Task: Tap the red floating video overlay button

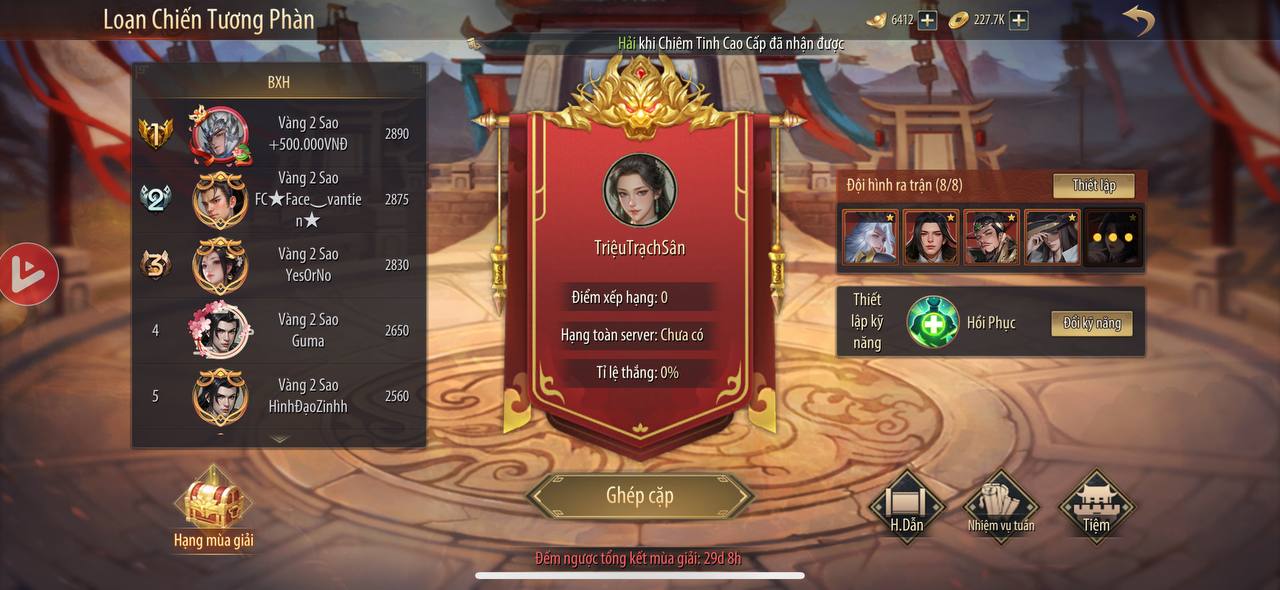Action: point(28,274)
